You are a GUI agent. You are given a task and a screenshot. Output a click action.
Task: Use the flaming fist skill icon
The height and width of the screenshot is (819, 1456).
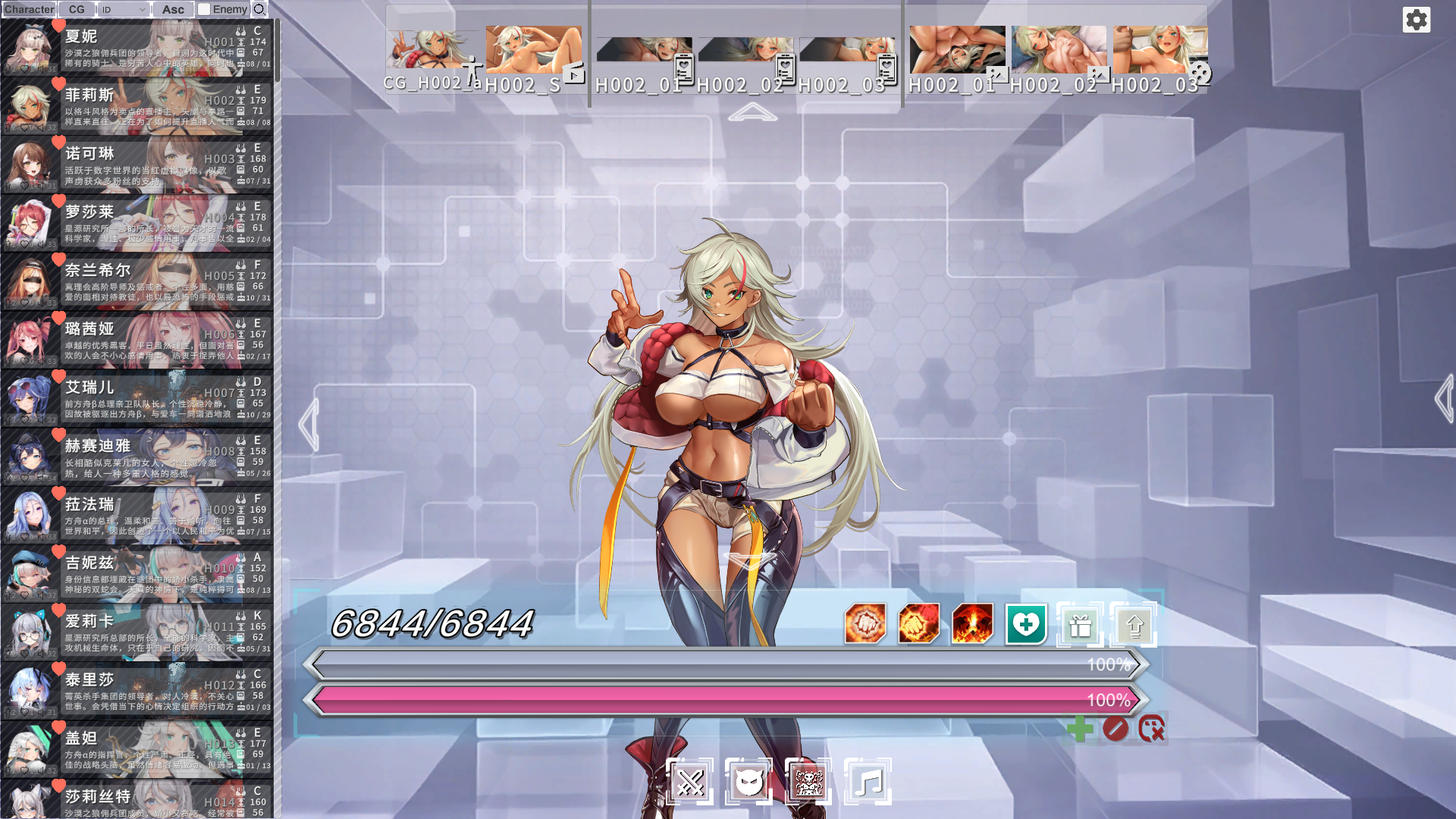click(x=918, y=624)
